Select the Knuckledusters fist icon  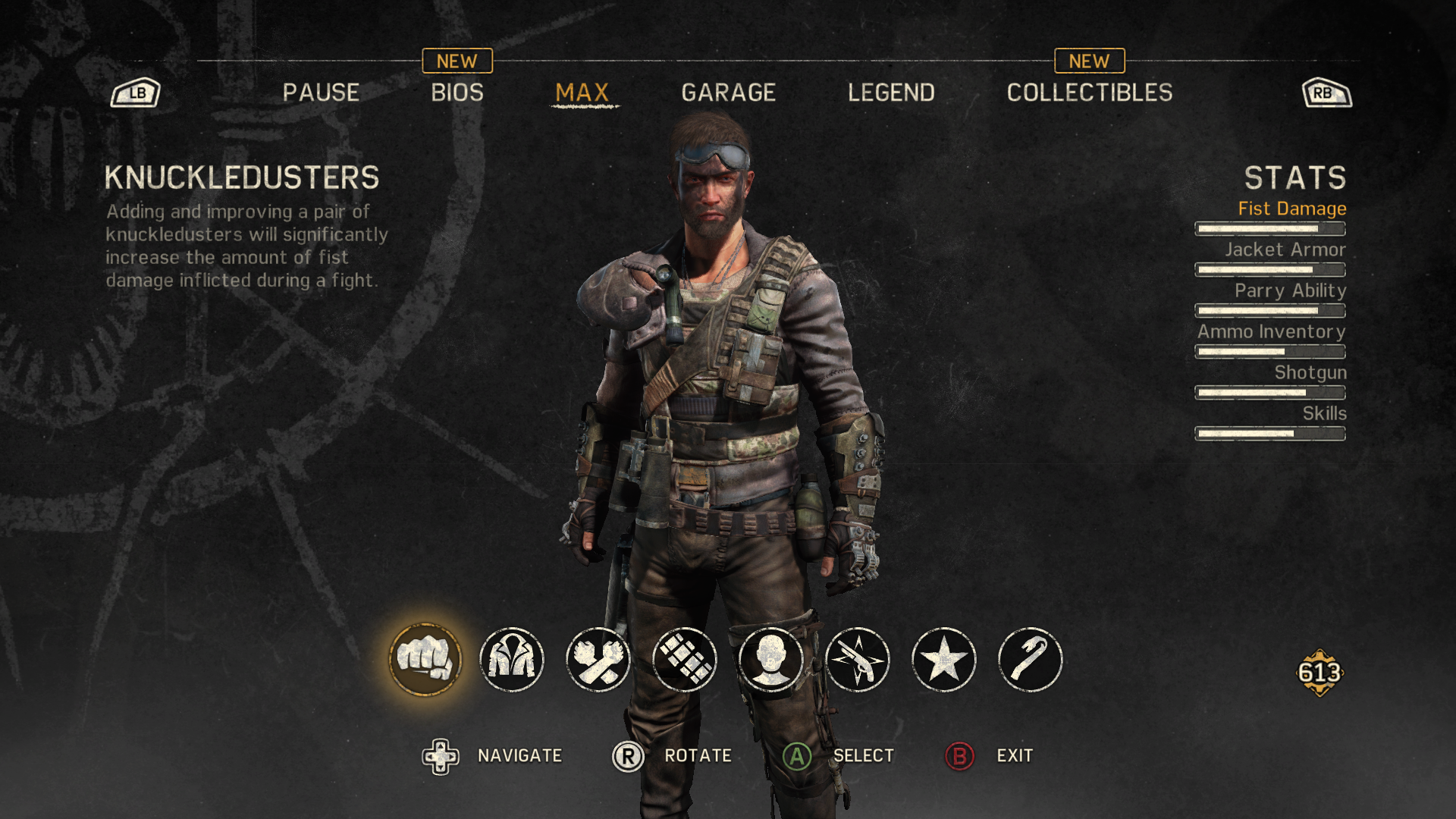(425, 660)
